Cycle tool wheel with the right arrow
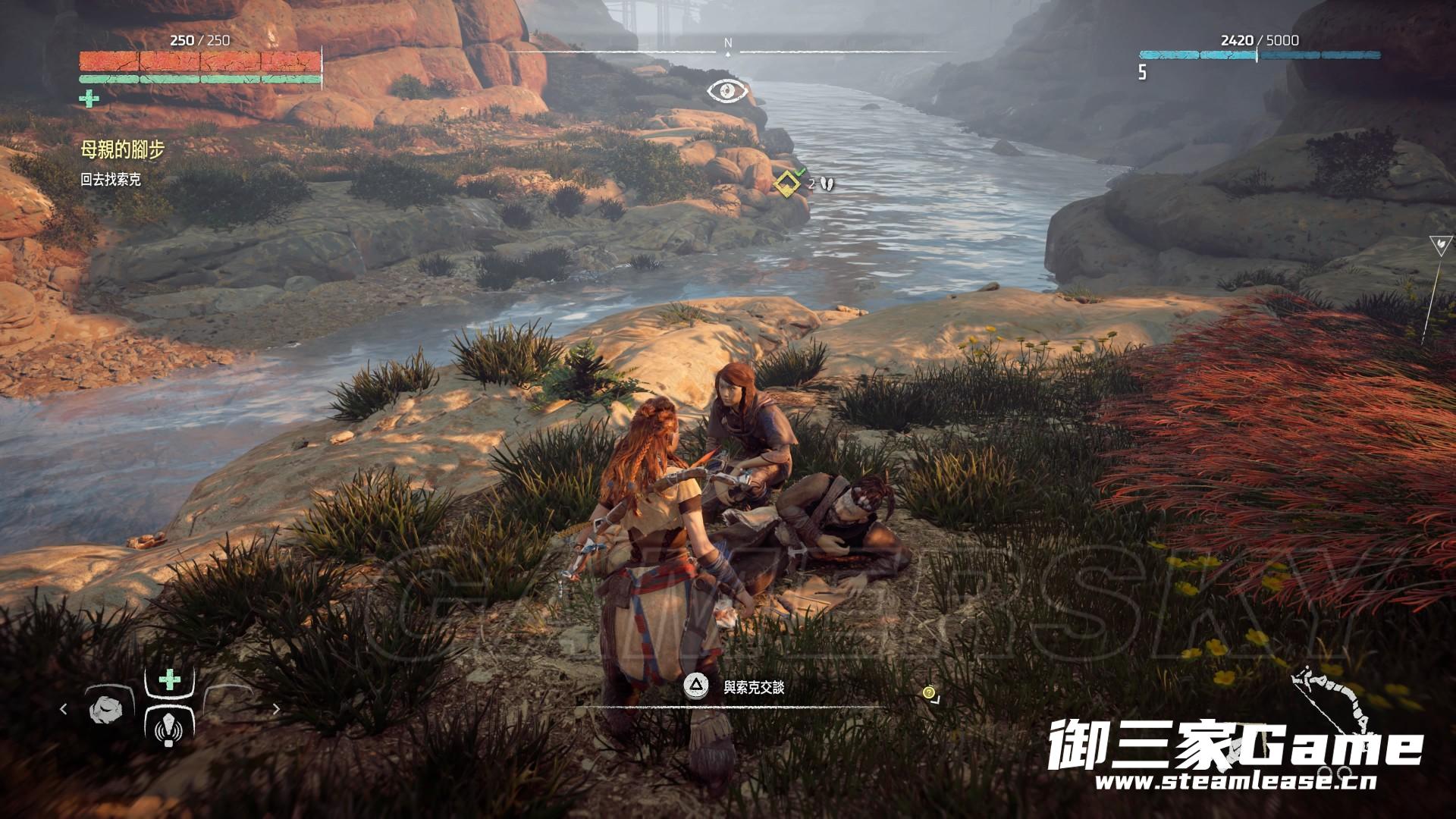Viewport: 1456px width, 819px height. point(276,709)
